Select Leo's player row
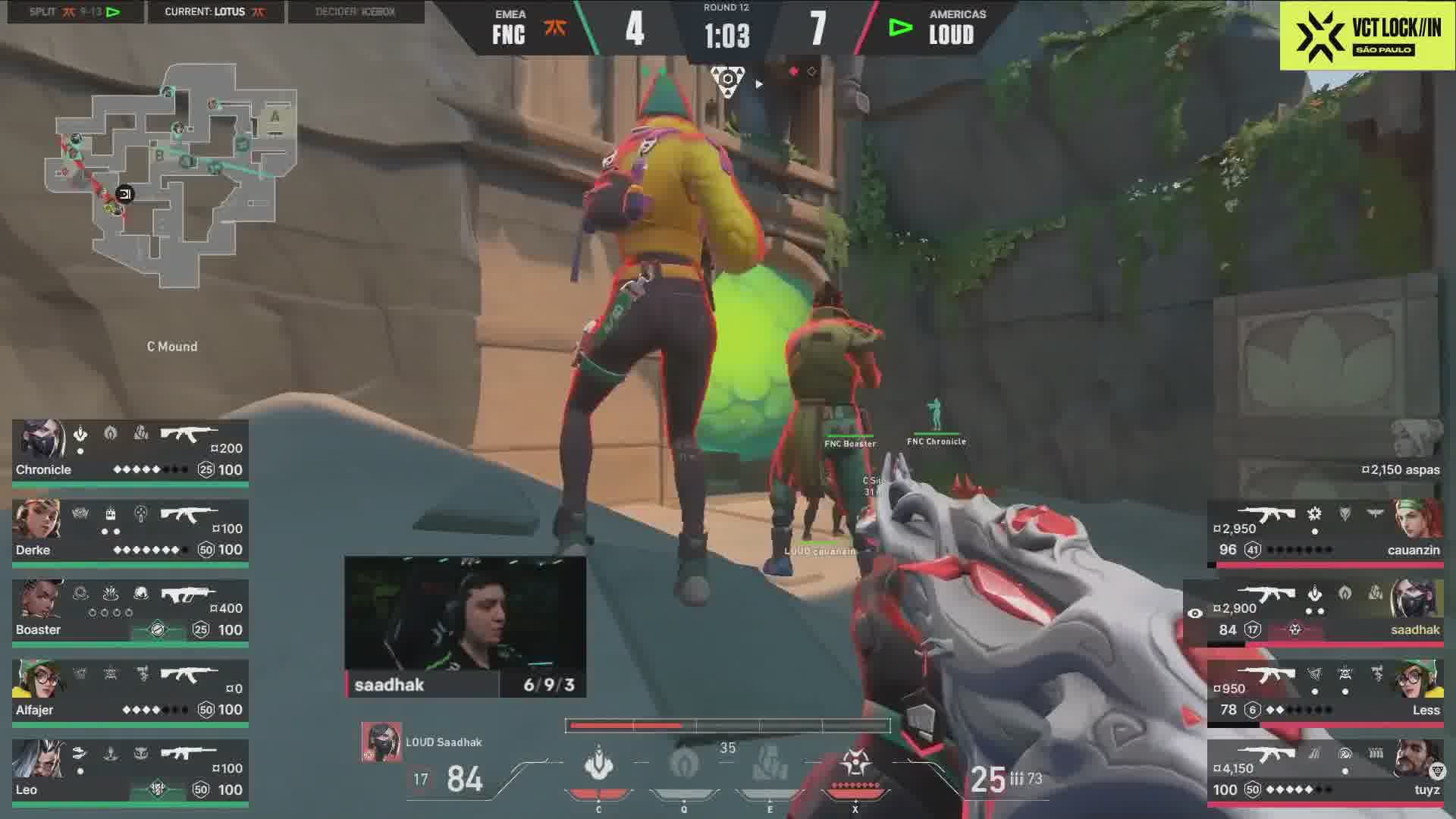 click(130, 773)
